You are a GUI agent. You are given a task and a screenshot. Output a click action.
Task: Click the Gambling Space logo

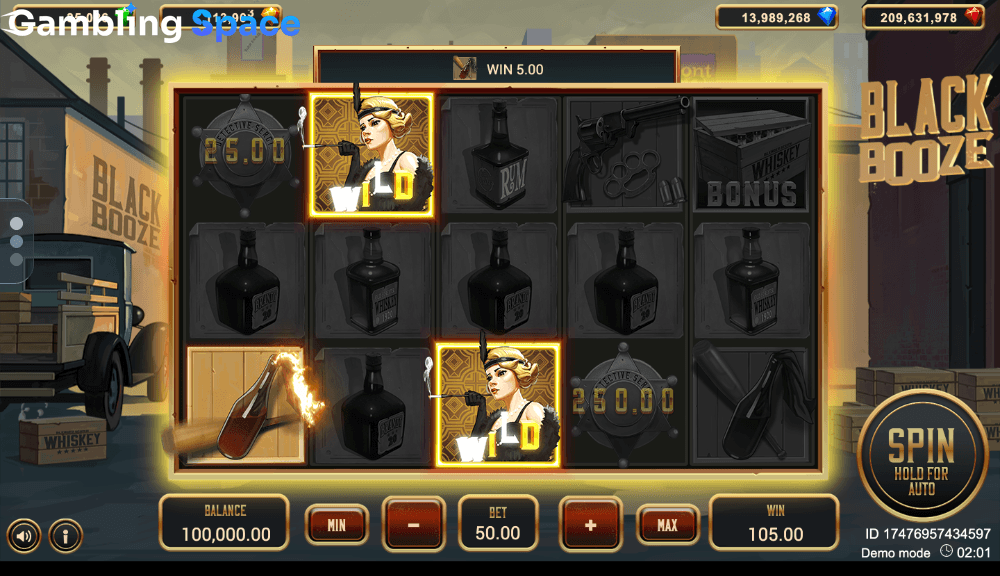pyautogui.click(x=155, y=24)
